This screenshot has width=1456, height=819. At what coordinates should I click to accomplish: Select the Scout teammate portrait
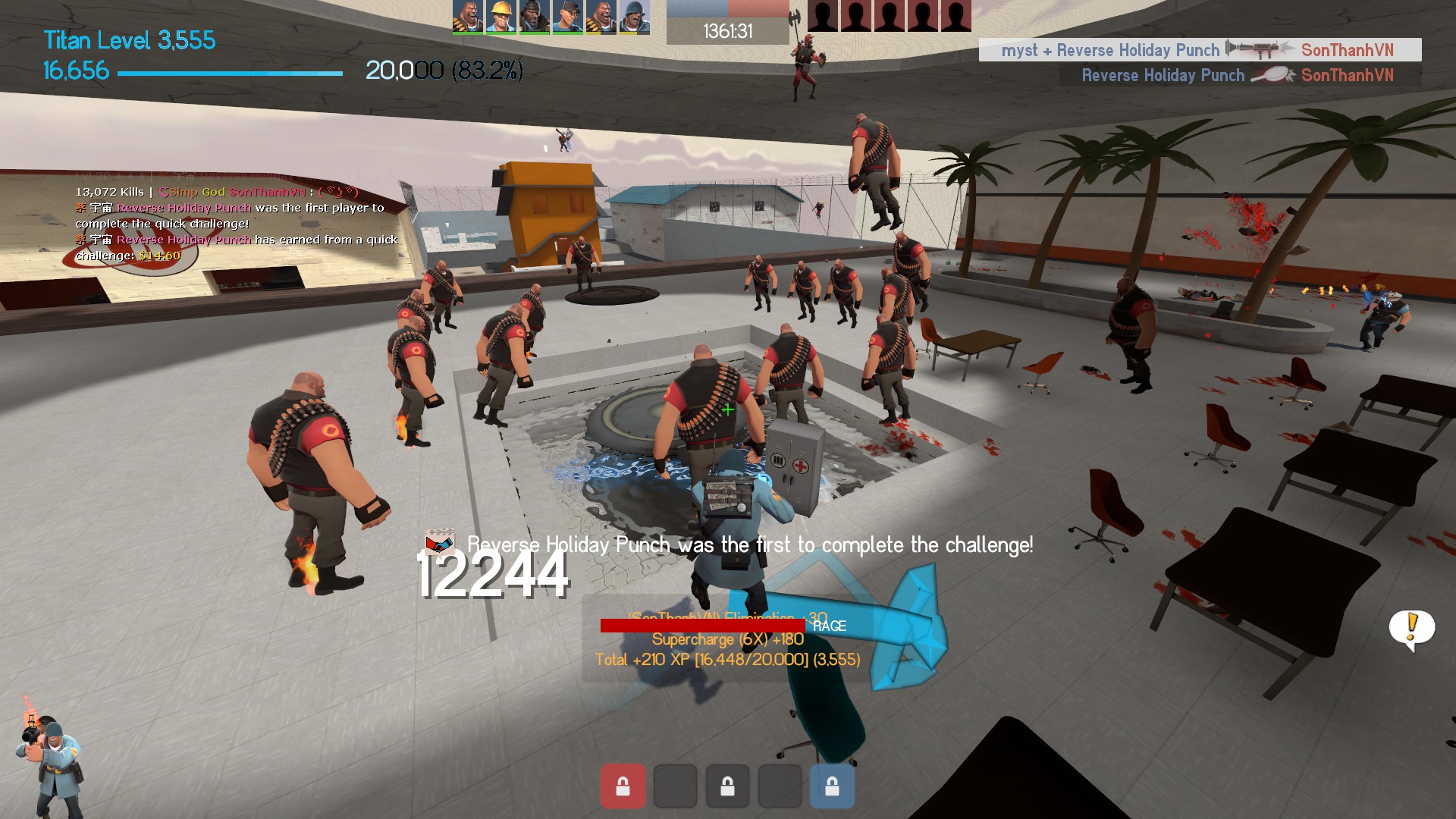(x=567, y=17)
